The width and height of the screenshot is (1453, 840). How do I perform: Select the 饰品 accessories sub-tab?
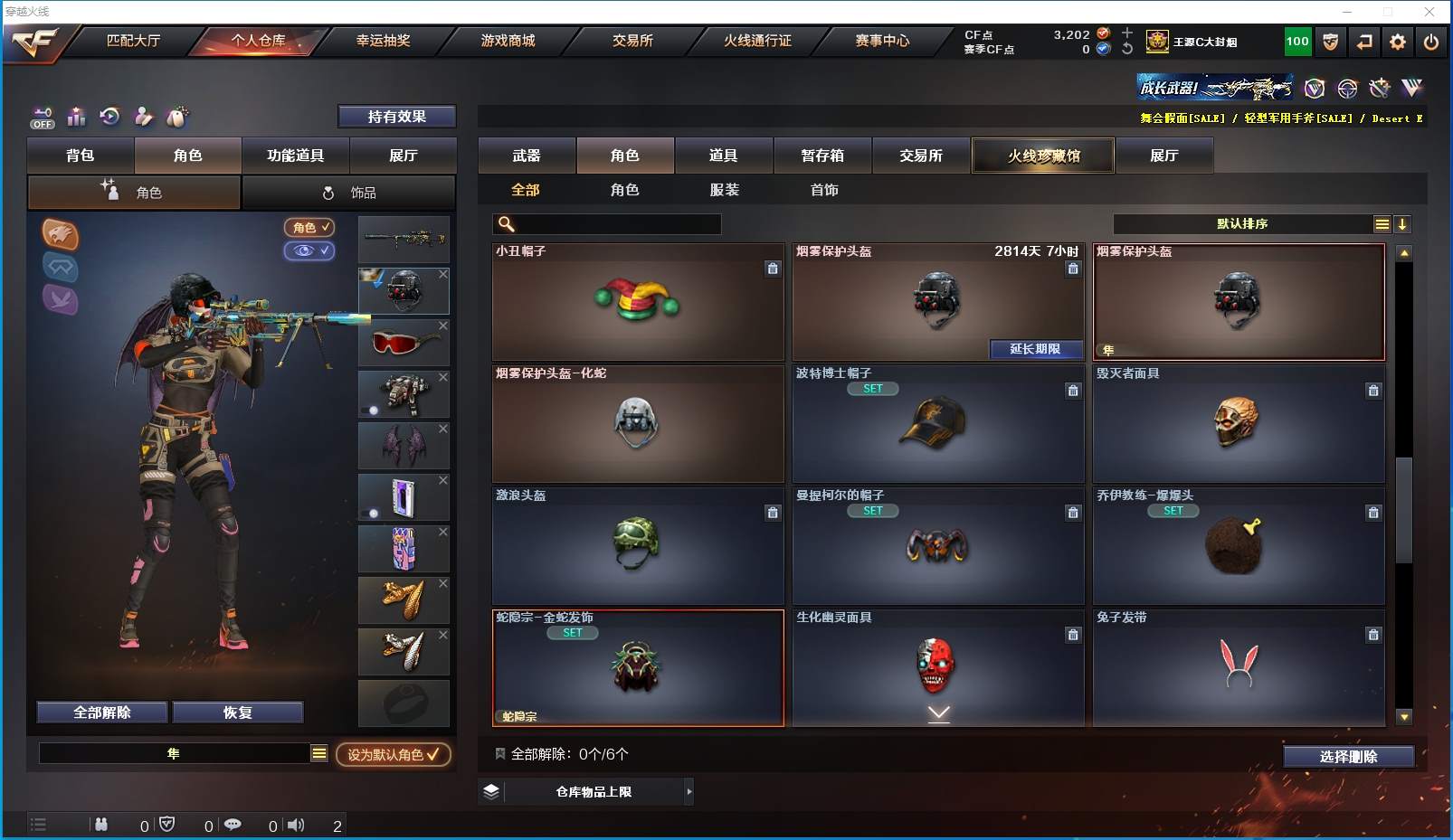click(x=349, y=193)
